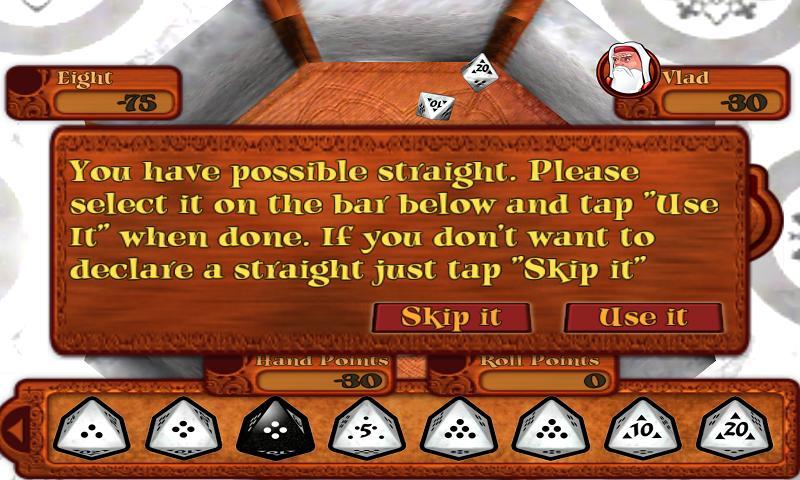Click the left arrow on the dice bar
Screen dimensions: 800x480
click(x=16, y=430)
